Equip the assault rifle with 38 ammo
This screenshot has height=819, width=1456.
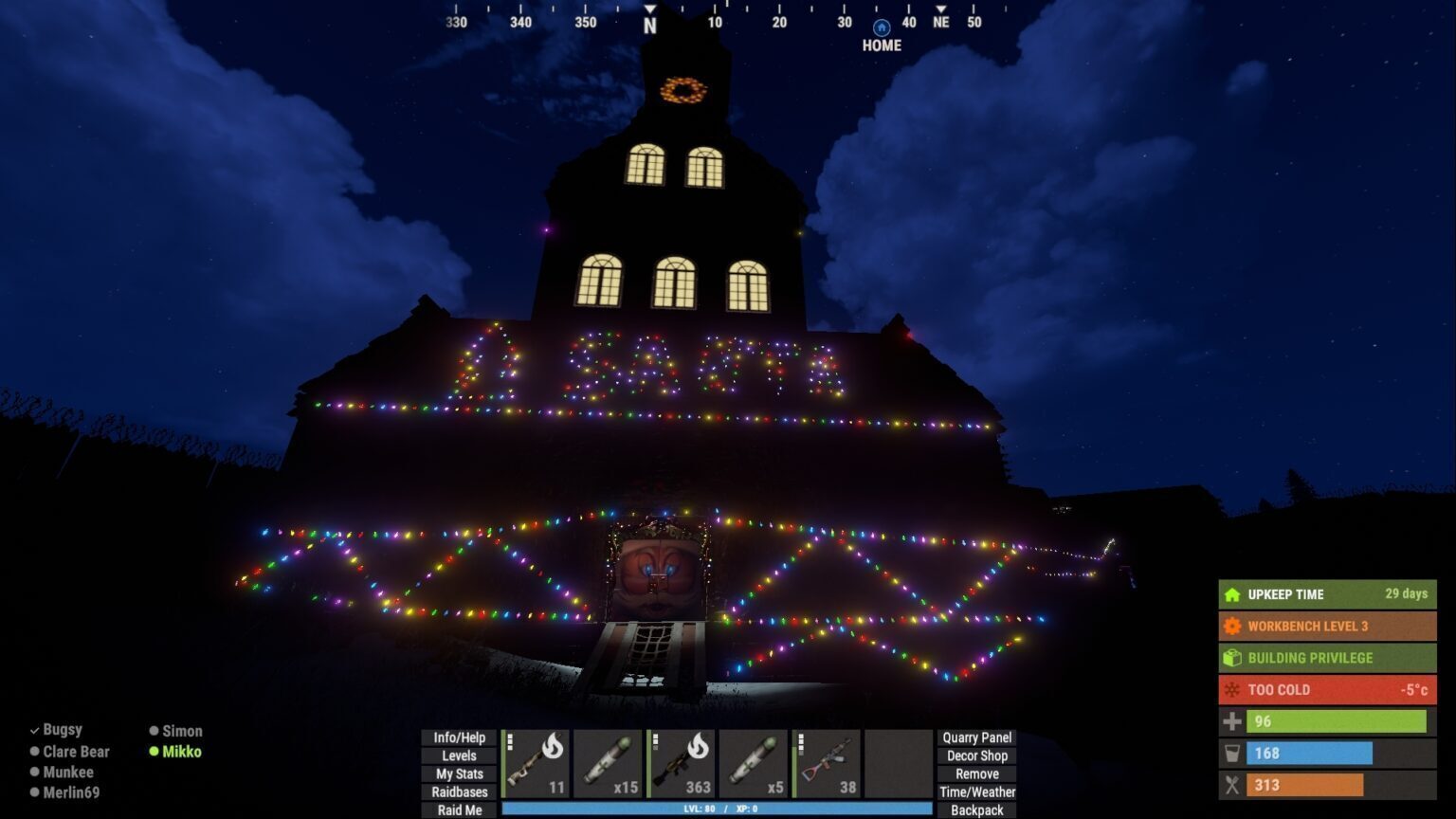click(x=826, y=763)
